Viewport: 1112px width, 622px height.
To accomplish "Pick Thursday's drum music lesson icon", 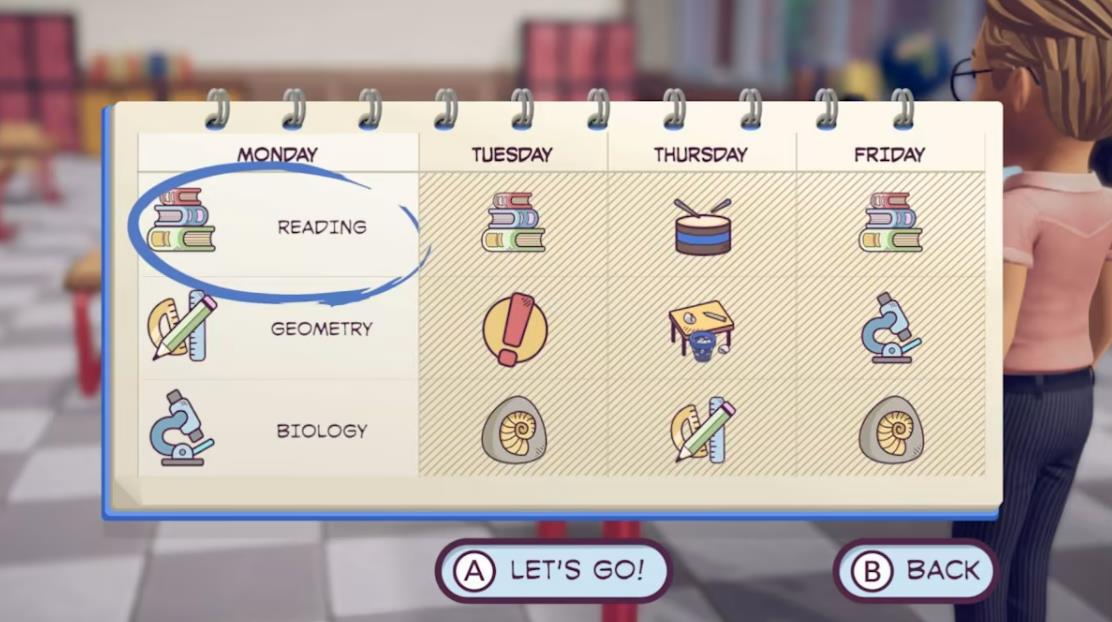I will pyautogui.click(x=702, y=226).
